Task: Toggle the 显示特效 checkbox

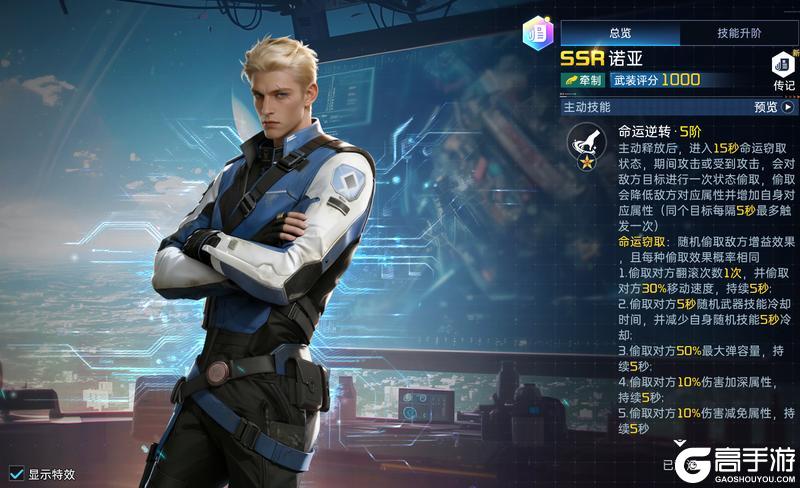Action: (x=17, y=473)
